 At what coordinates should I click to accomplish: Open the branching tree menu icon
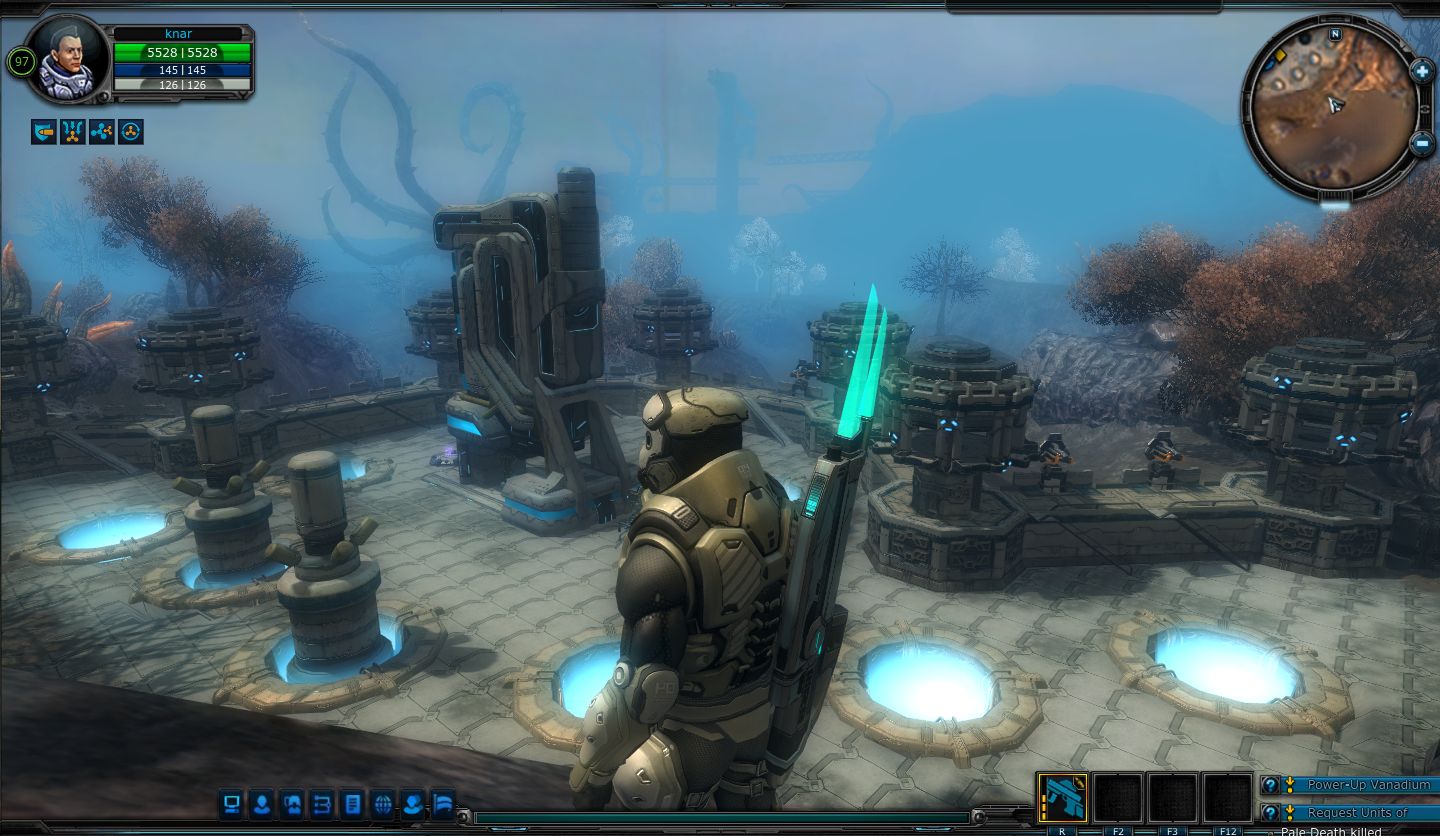pos(322,803)
